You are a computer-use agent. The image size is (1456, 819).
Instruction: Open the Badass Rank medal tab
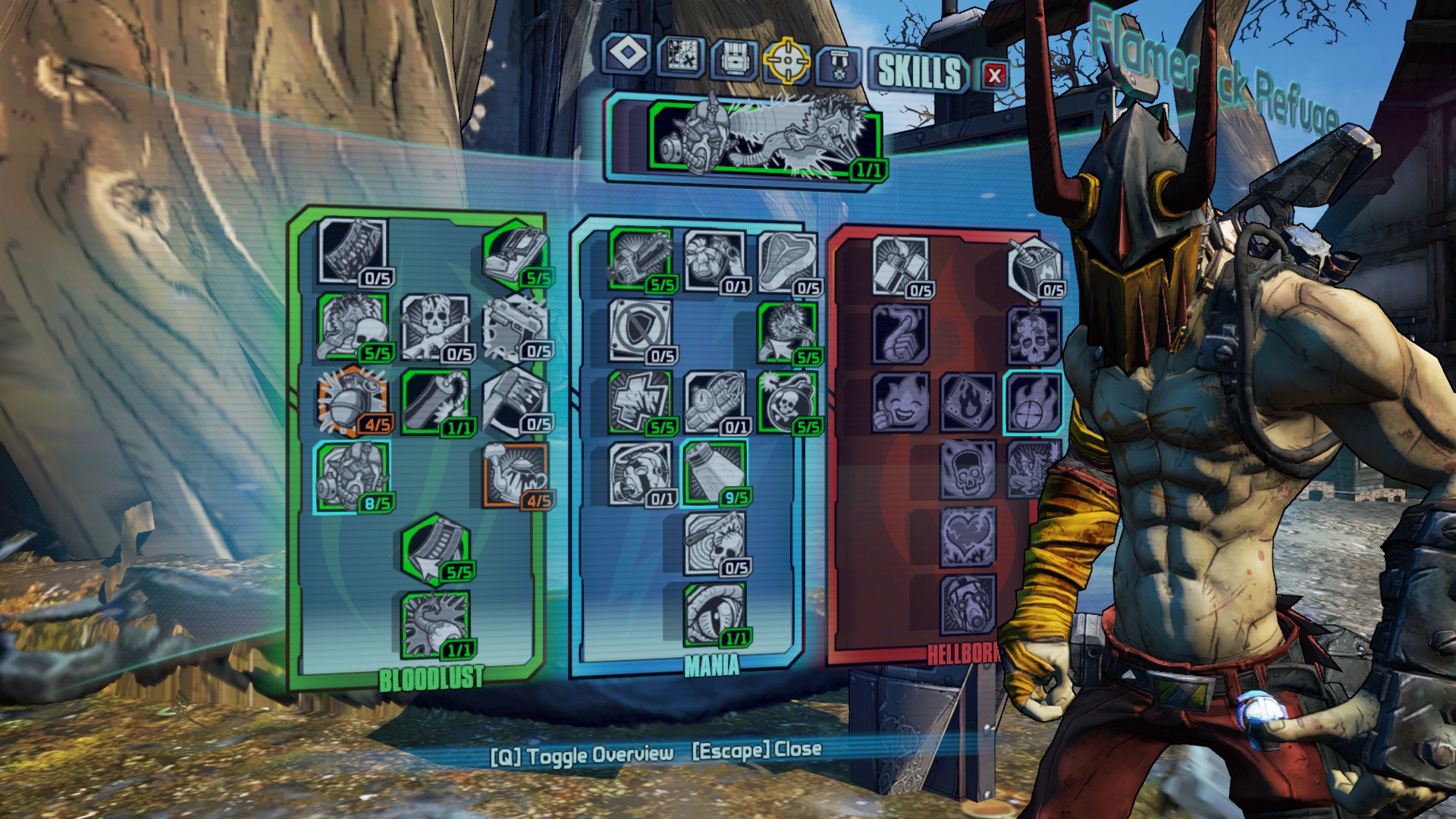(x=839, y=65)
